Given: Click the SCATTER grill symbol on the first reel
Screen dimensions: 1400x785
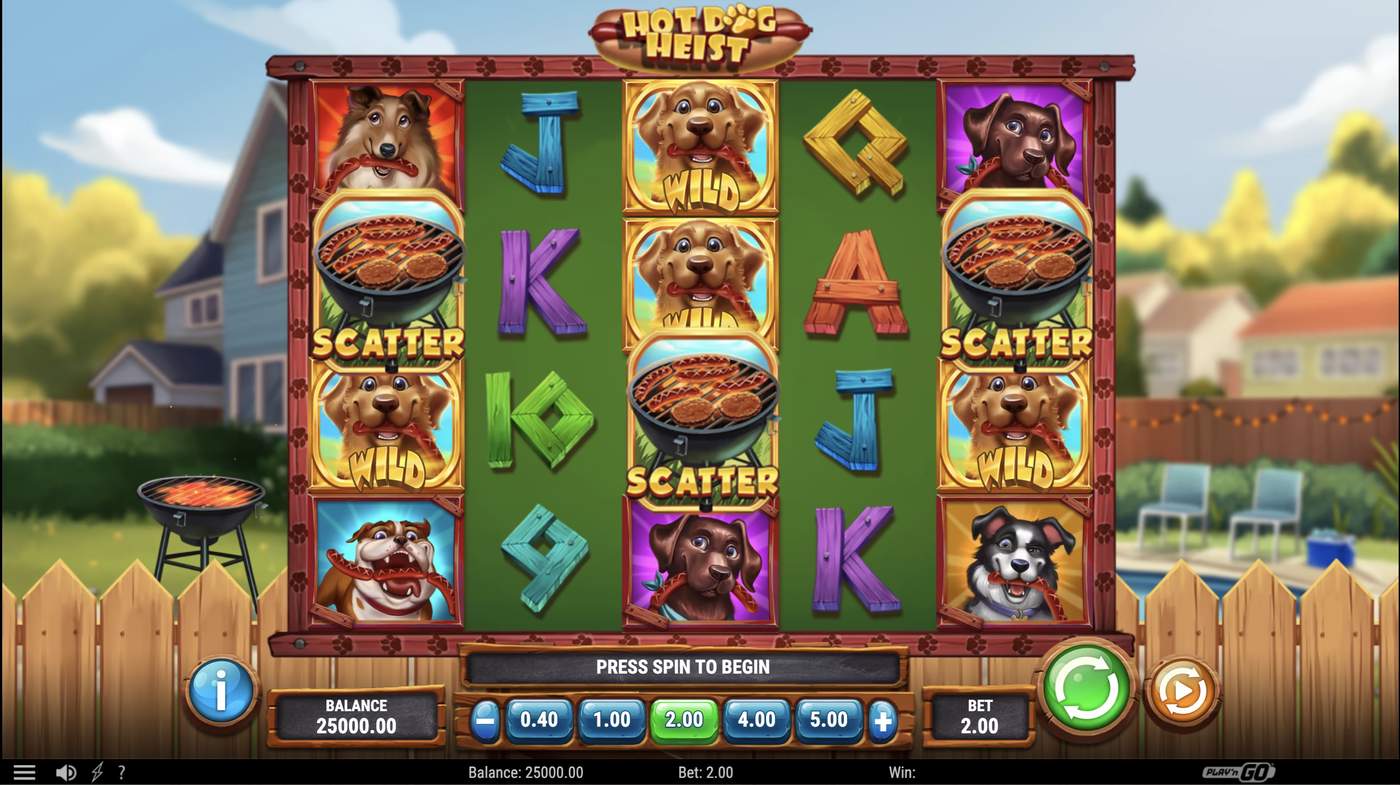Looking at the screenshot, I should tap(389, 280).
